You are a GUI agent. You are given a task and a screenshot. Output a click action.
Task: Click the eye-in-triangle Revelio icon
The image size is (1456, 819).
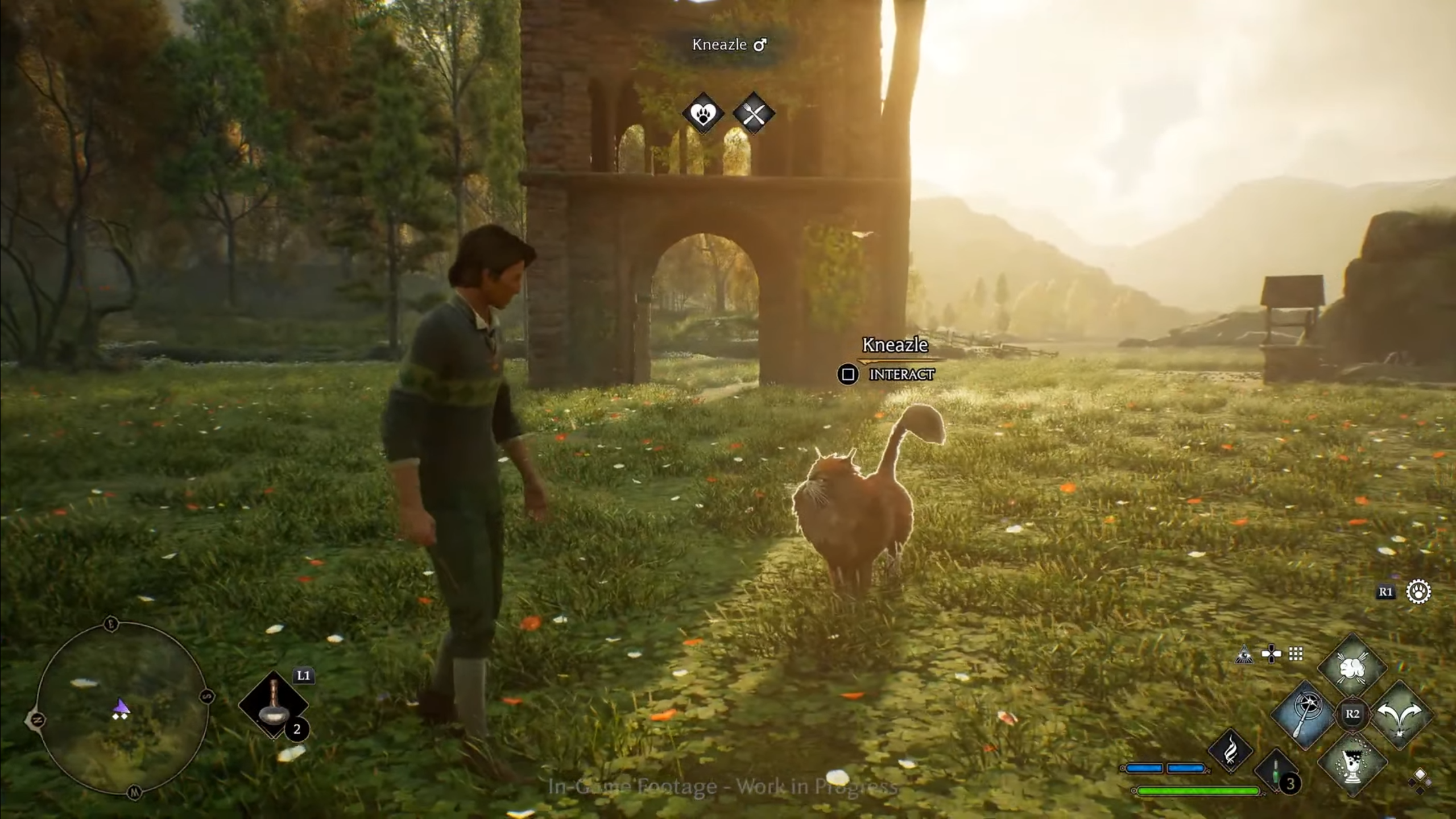coord(1244,655)
